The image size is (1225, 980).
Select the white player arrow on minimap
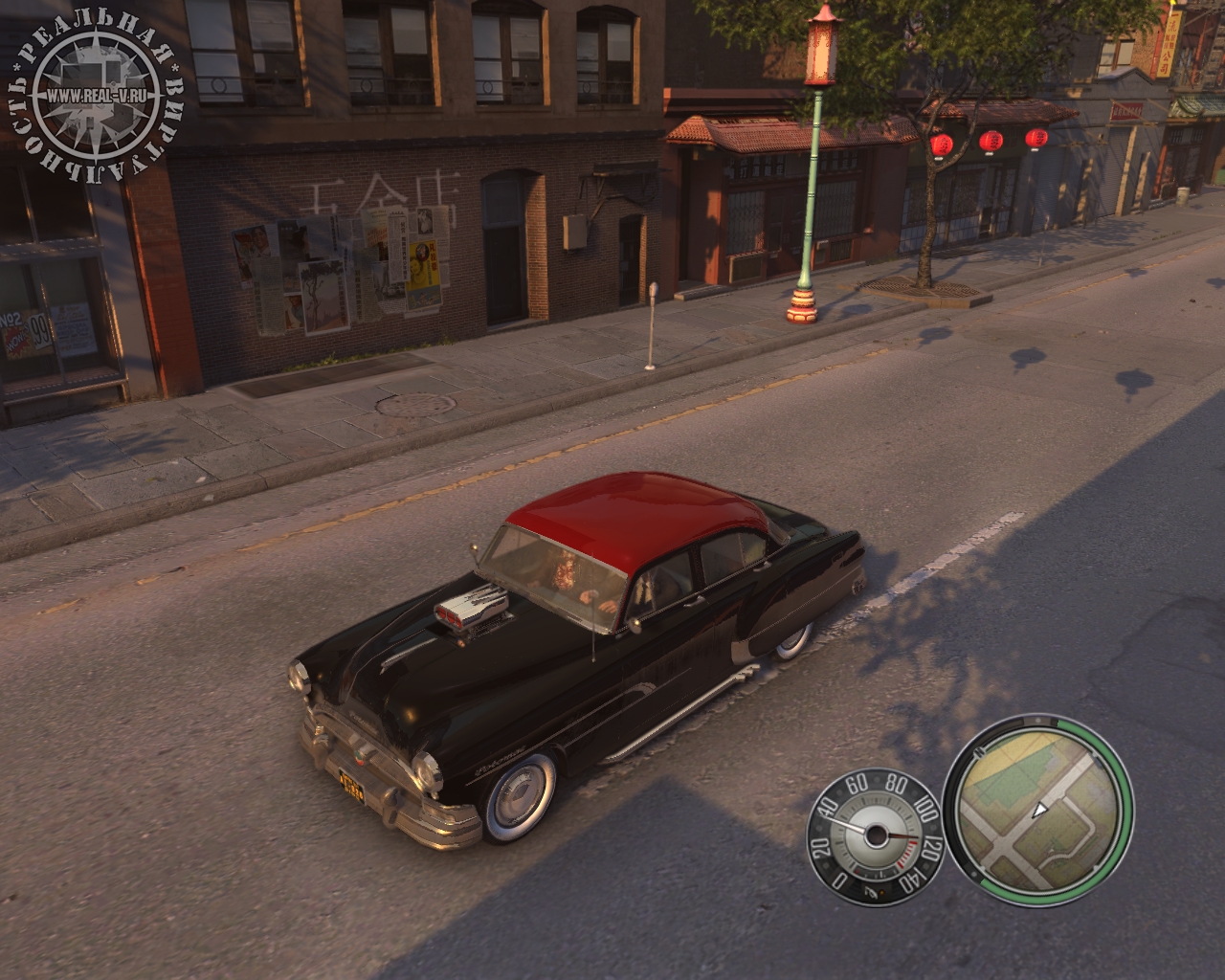tap(1039, 810)
